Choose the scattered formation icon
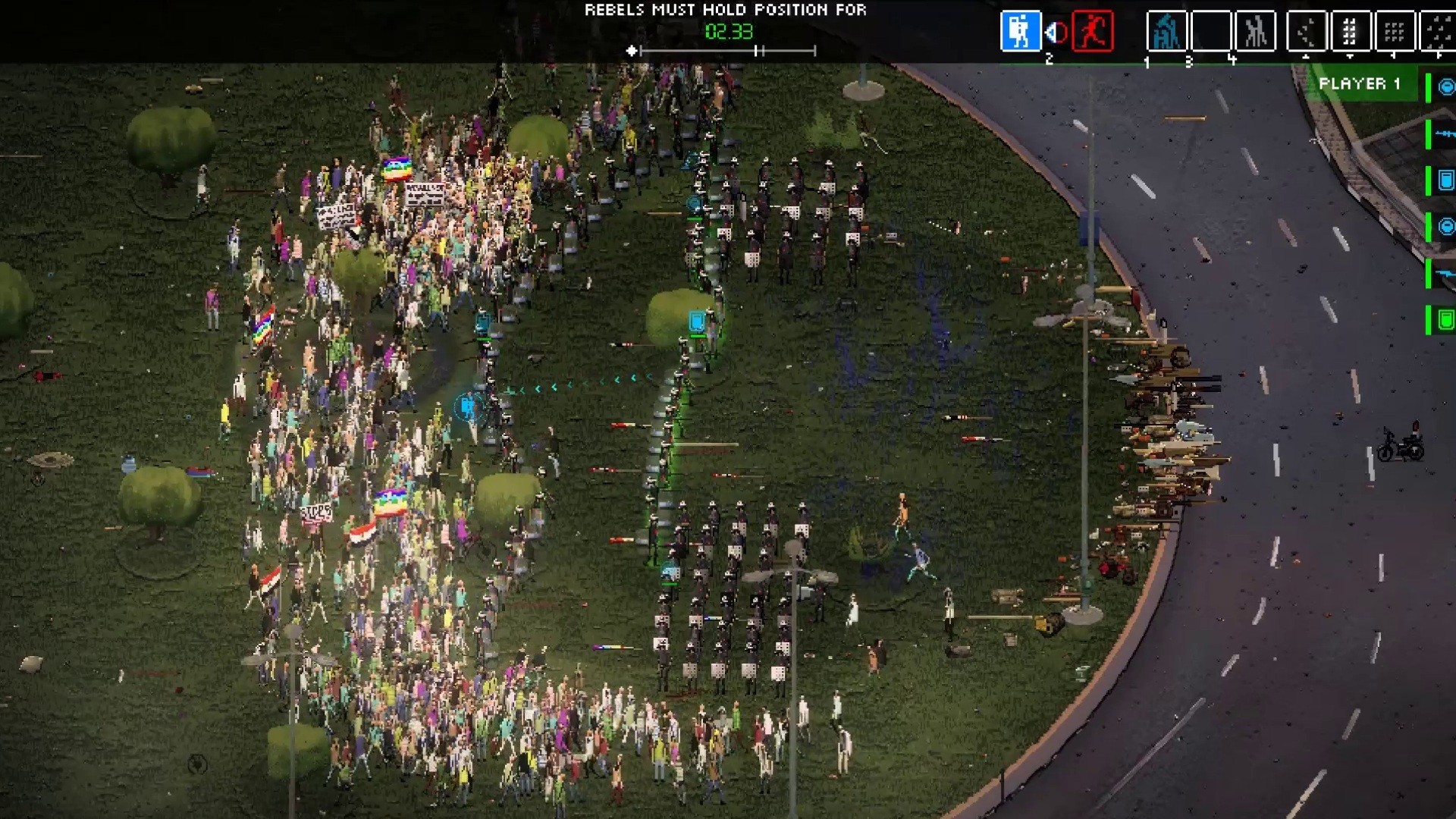This screenshot has height=819, width=1456. coord(1307,32)
